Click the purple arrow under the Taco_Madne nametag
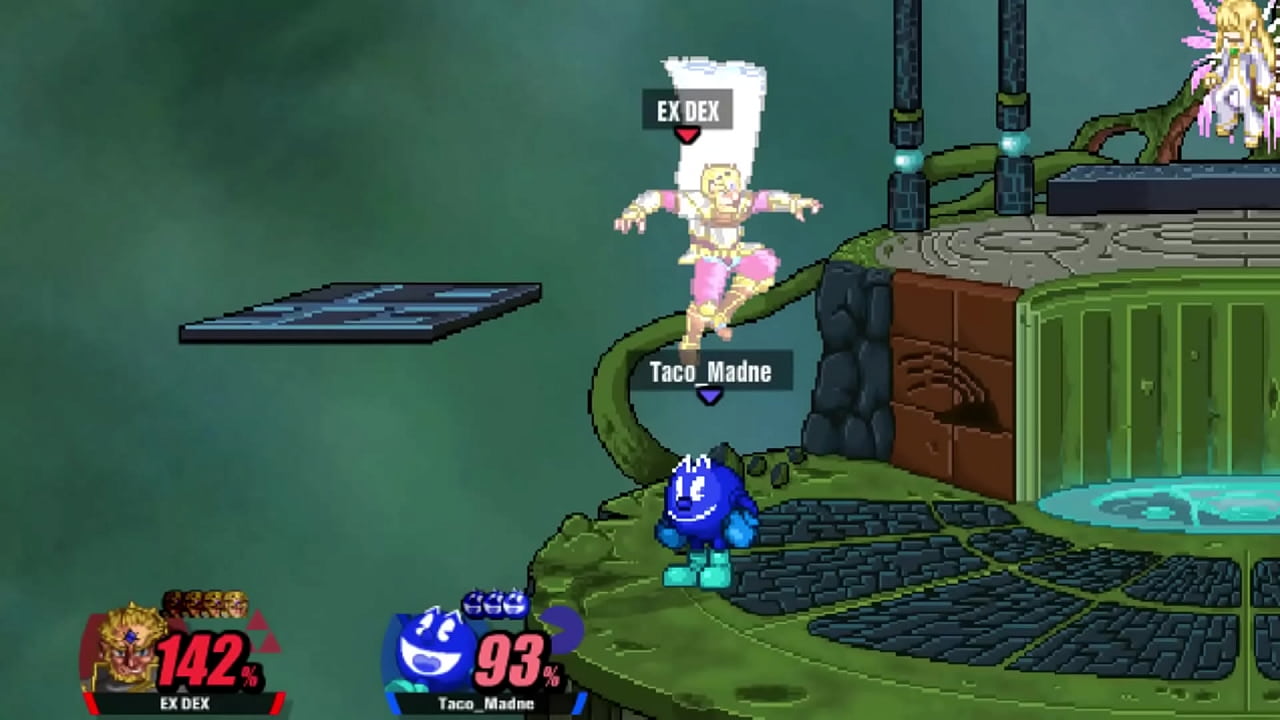Viewport: 1280px width, 720px height. 711,396
